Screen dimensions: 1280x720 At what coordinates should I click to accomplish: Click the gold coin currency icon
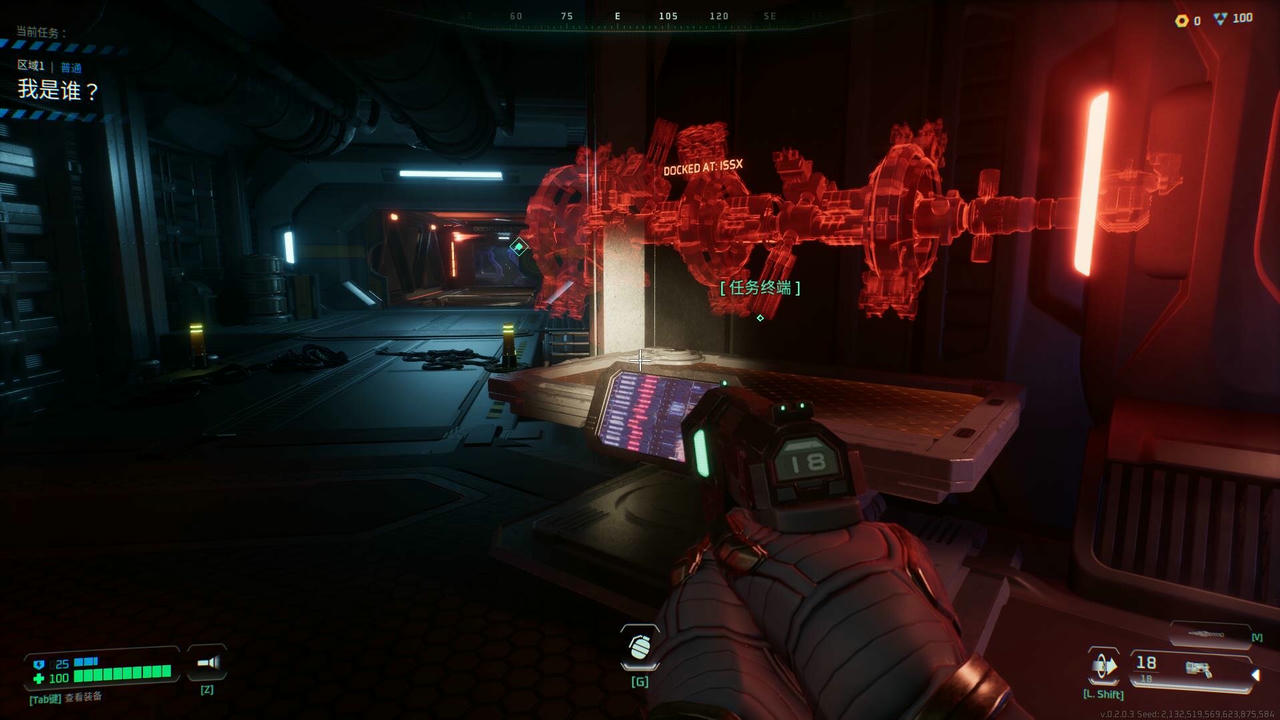tap(1181, 20)
